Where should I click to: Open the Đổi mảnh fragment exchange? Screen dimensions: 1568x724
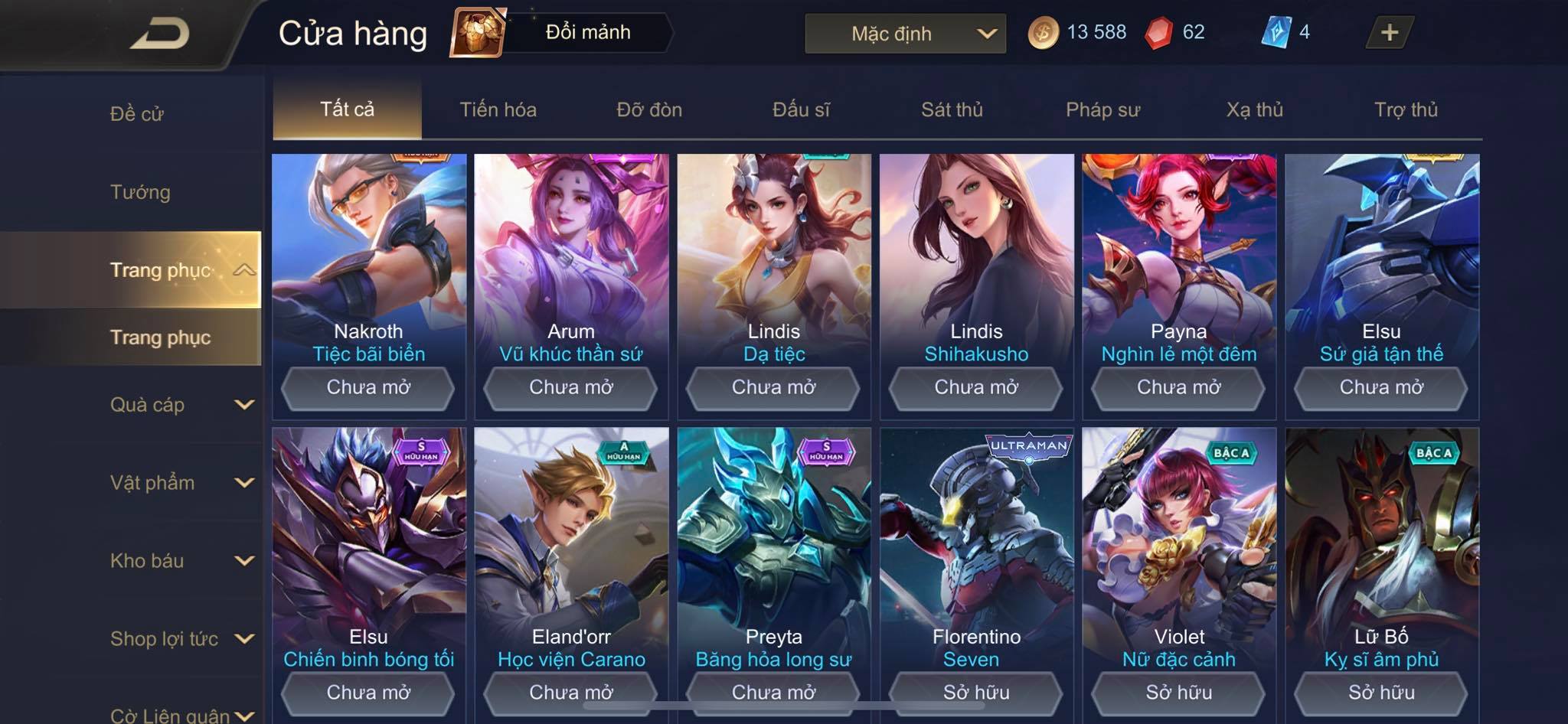pos(563,32)
